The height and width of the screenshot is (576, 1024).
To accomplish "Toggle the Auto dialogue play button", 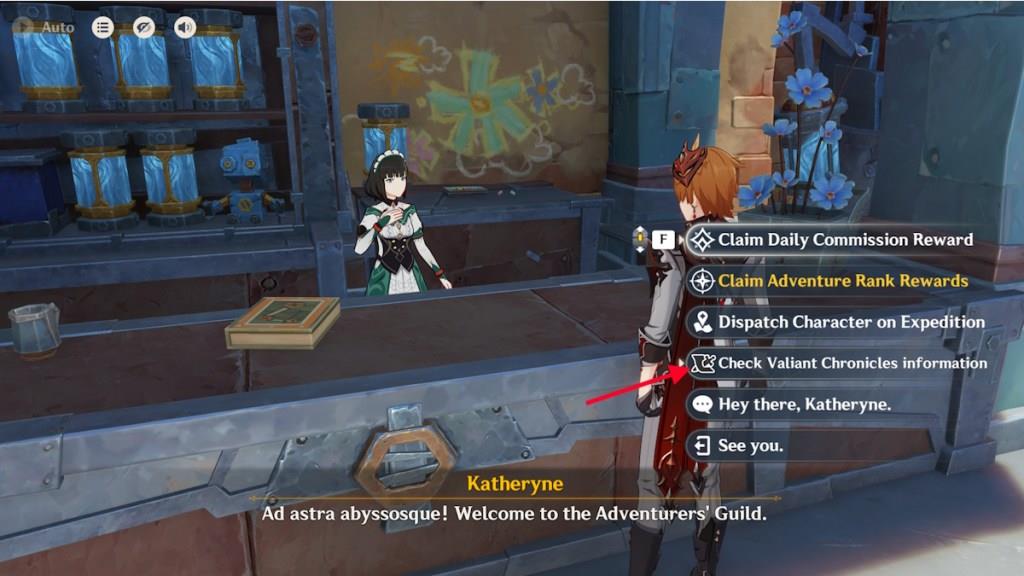I will pos(44,27).
